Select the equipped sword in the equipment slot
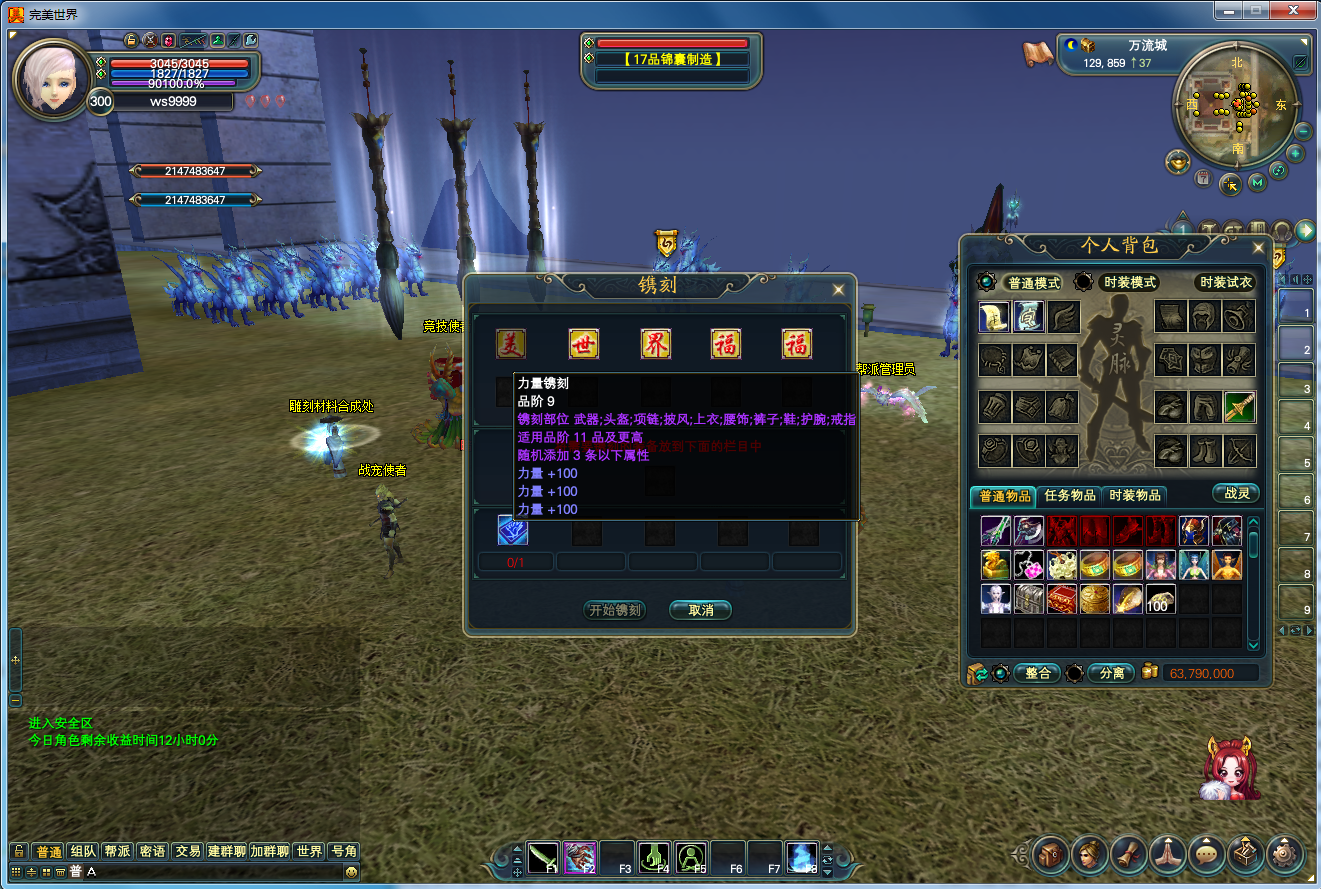This screenshot has height=889, width=1321. click(x=1240, y=407)
